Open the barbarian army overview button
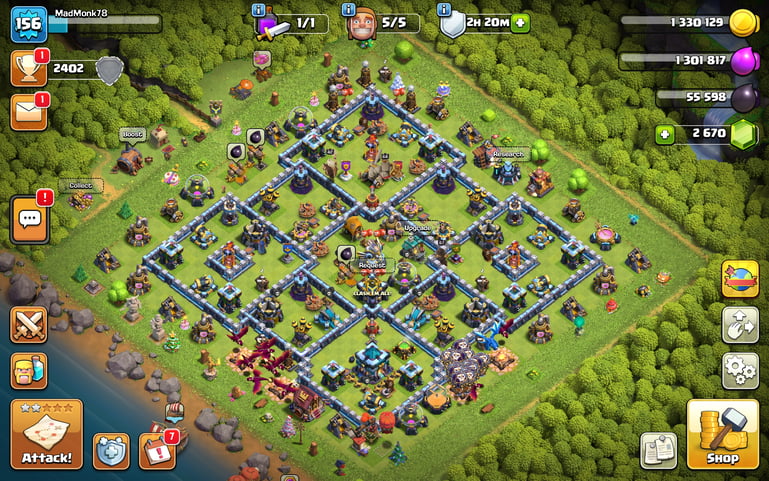769x481 pixels. pos(29,371)
